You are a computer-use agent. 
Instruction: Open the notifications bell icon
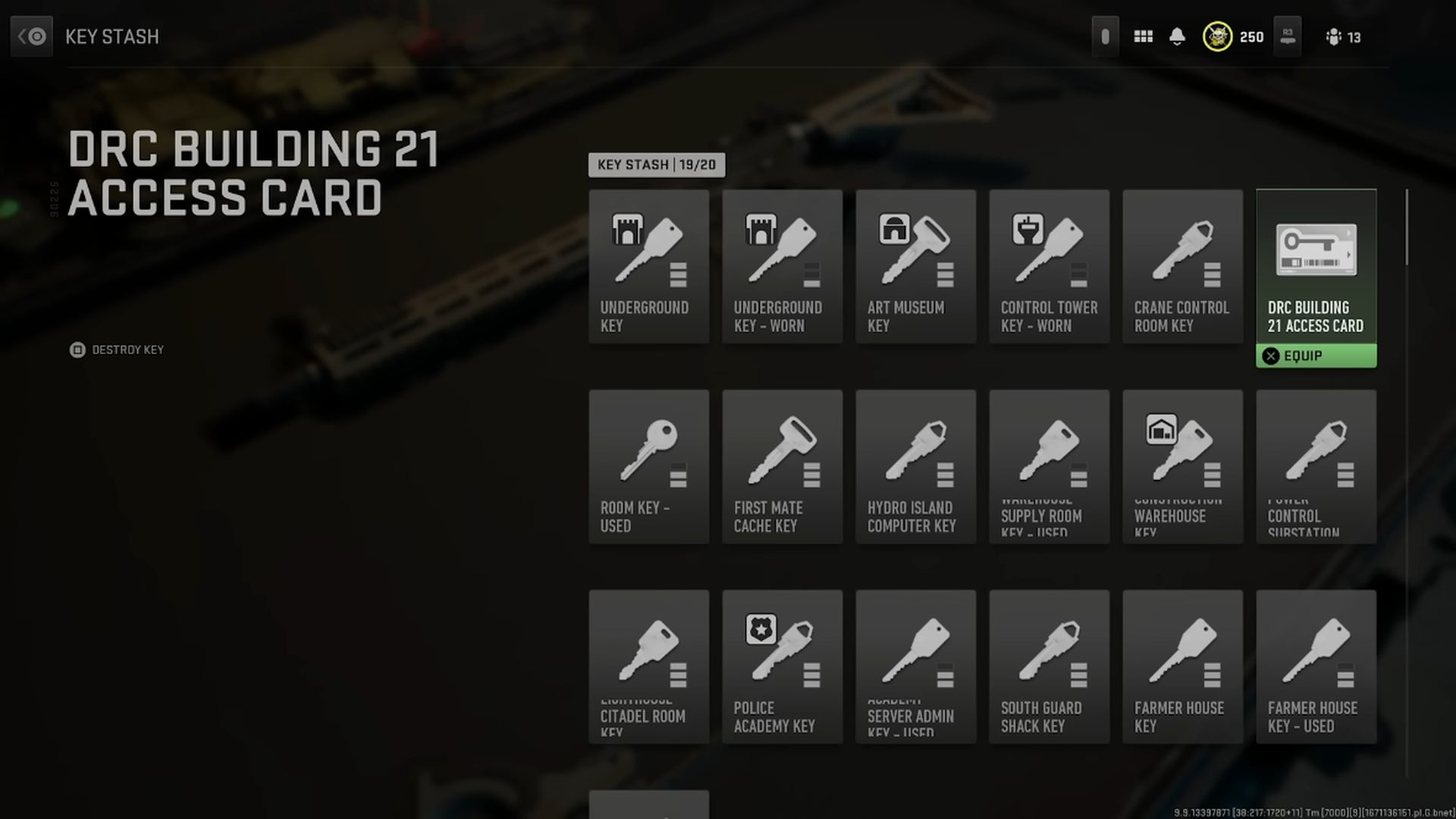pyautogui.click(x=1178, y=36)
